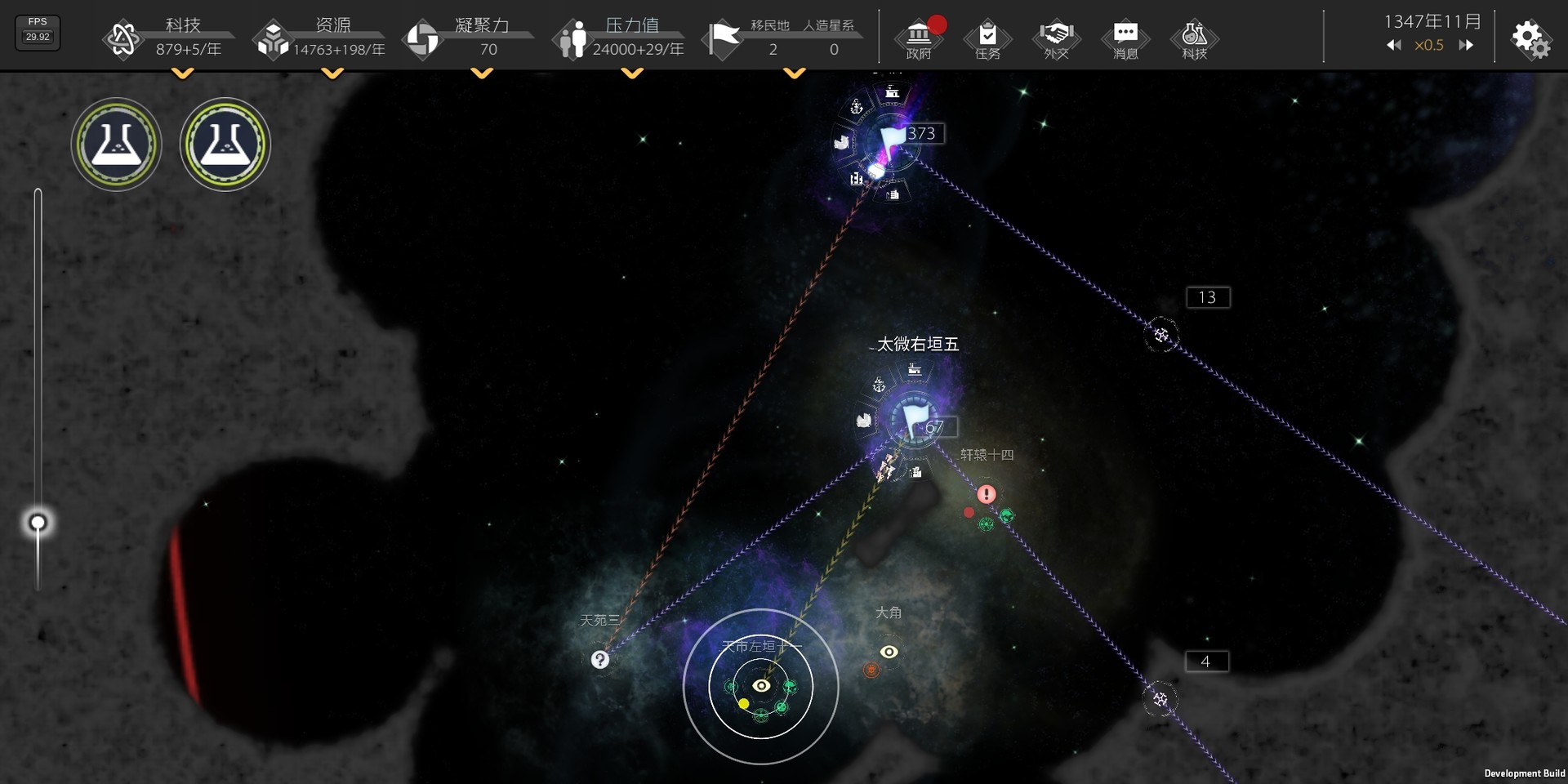Viewport: 1568px width, 784px height.
Task: Open the gear settings menu
Action: click(1530, 38)
